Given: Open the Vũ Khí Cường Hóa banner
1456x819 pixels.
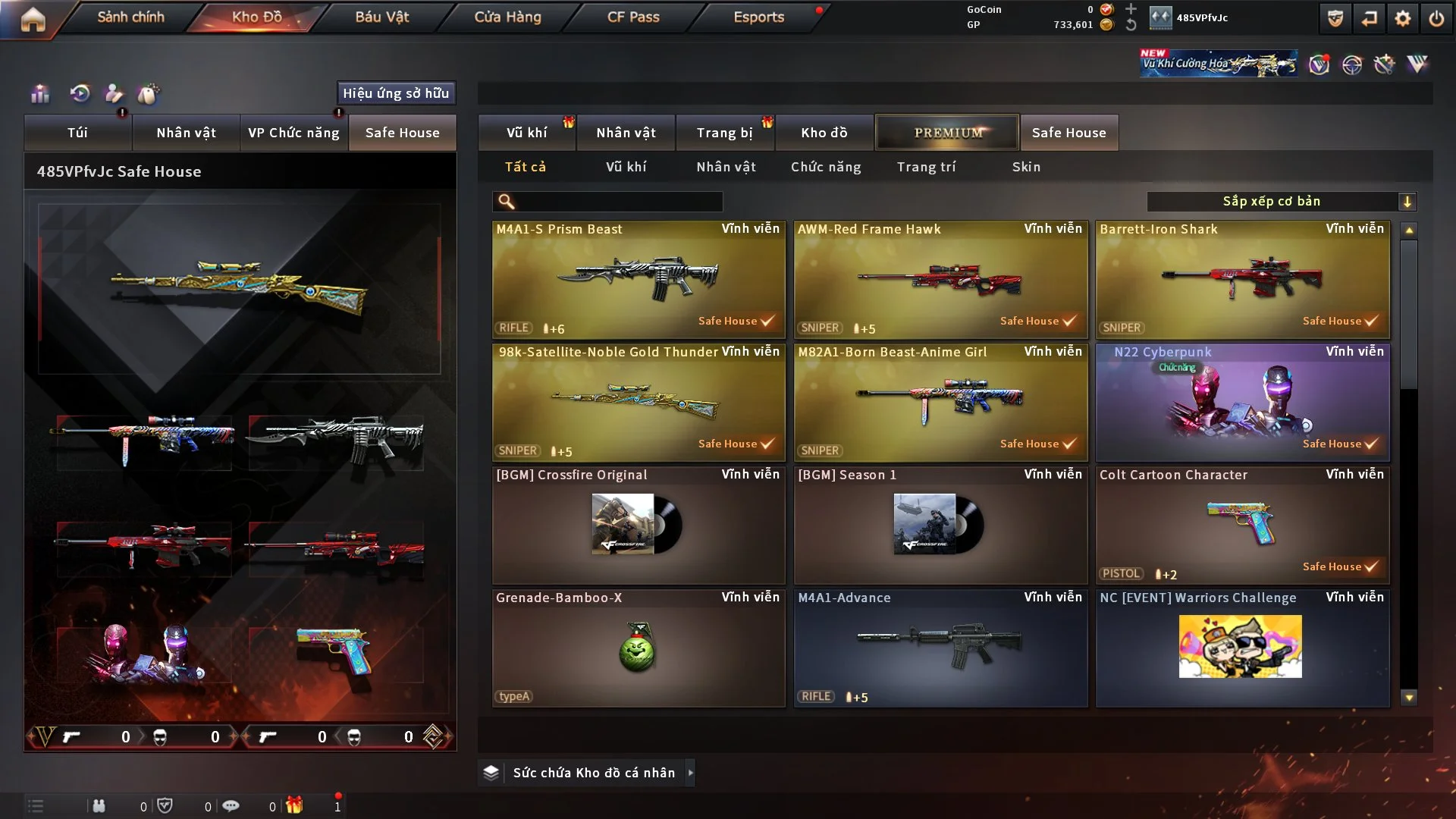Looking at the screenshot, I should 1218,64.
